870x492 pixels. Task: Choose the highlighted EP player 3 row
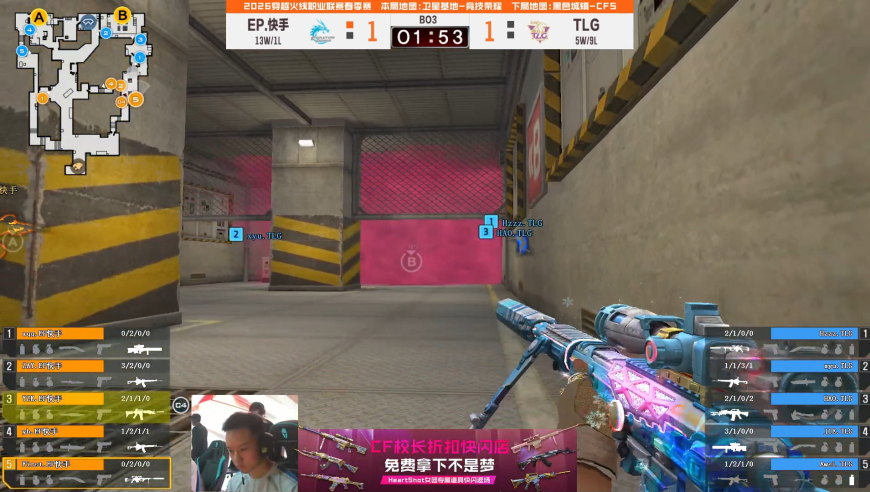coord(85,406)
